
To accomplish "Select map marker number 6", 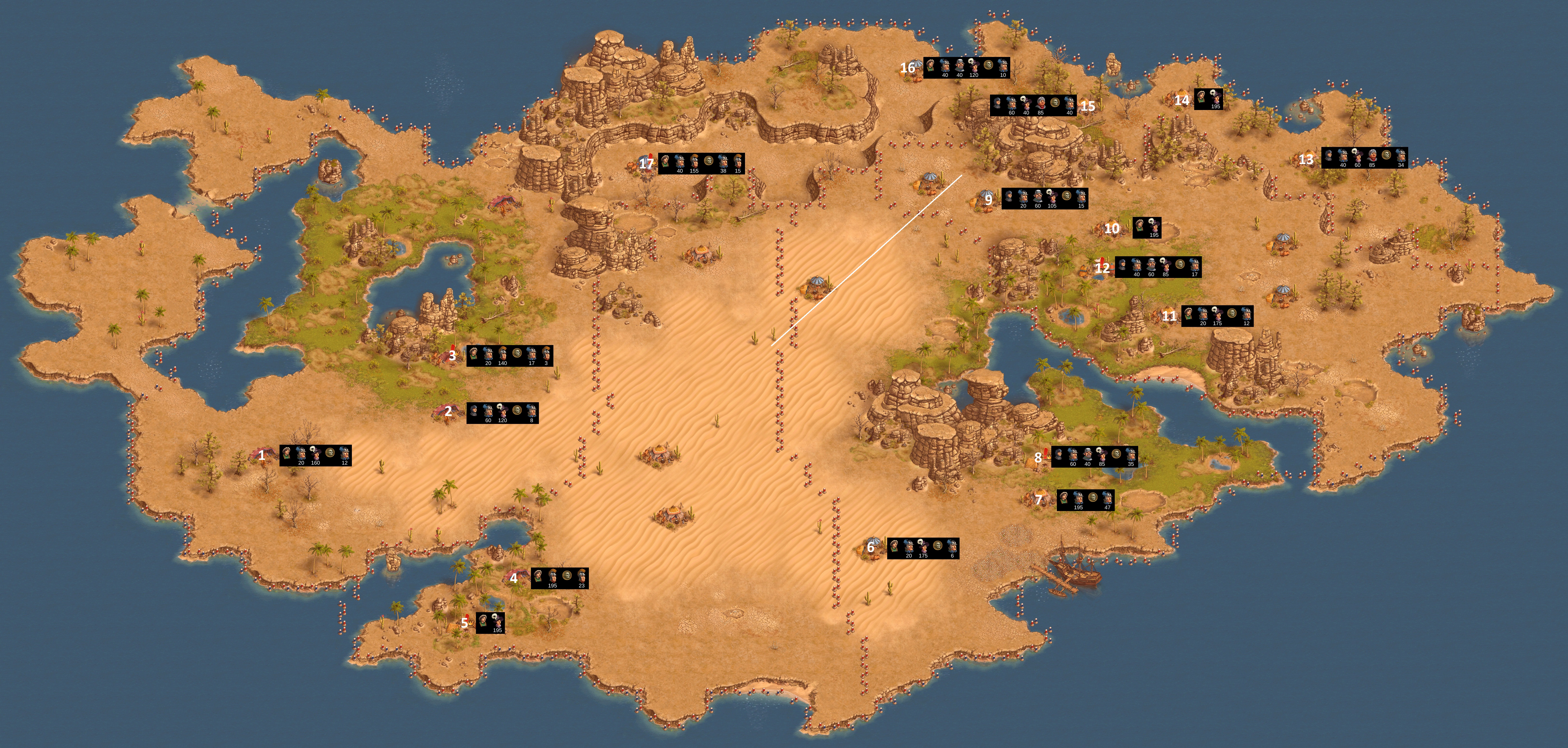I will 871,548.
